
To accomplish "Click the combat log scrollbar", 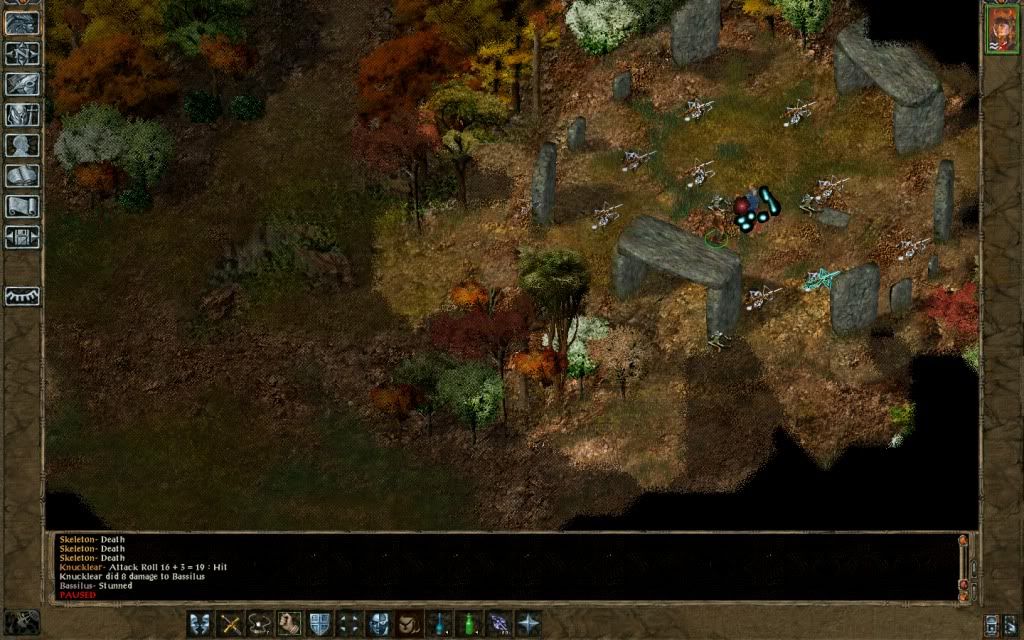I will [963, 565].
